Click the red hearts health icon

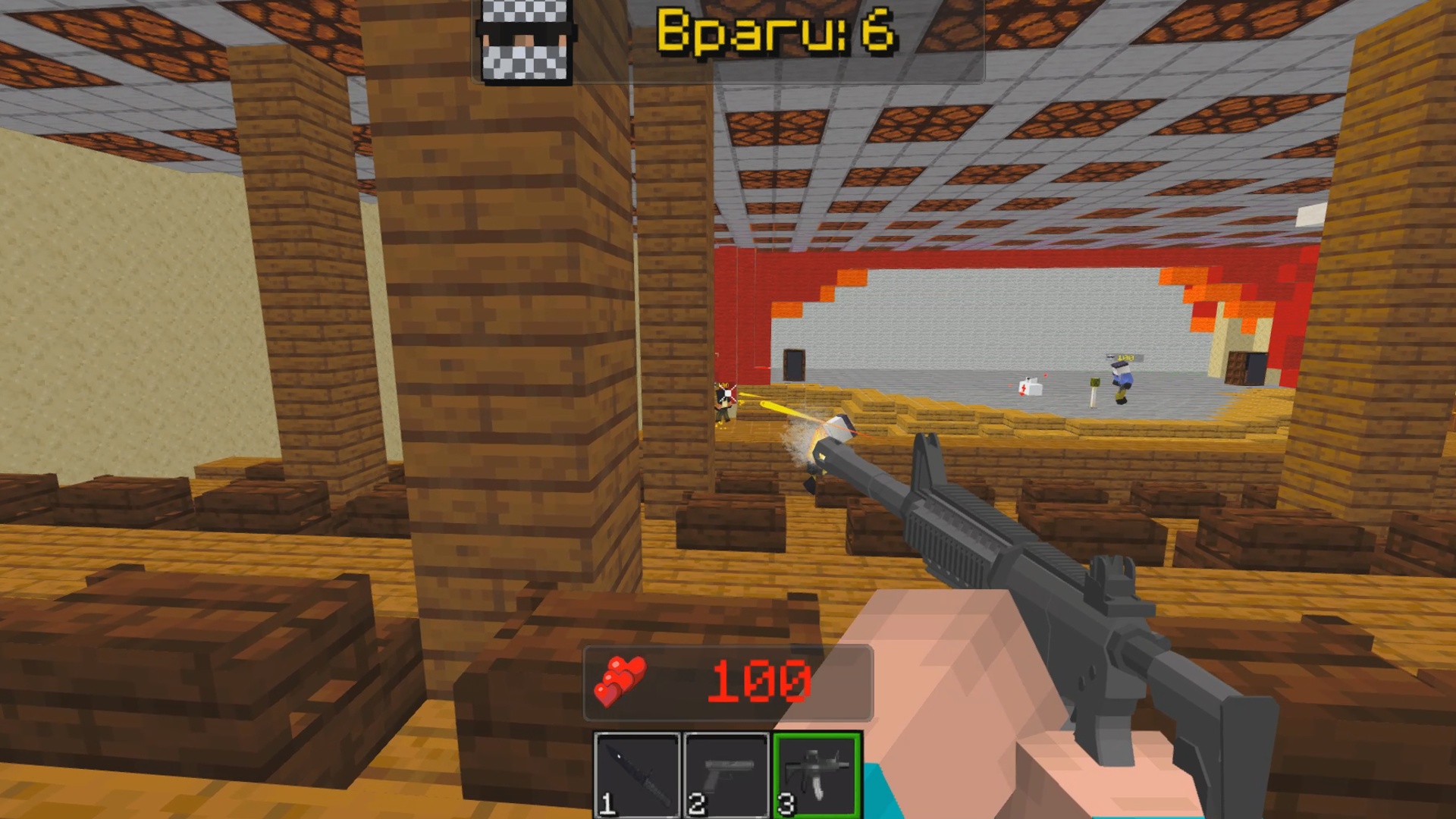[x=622, y=681]
